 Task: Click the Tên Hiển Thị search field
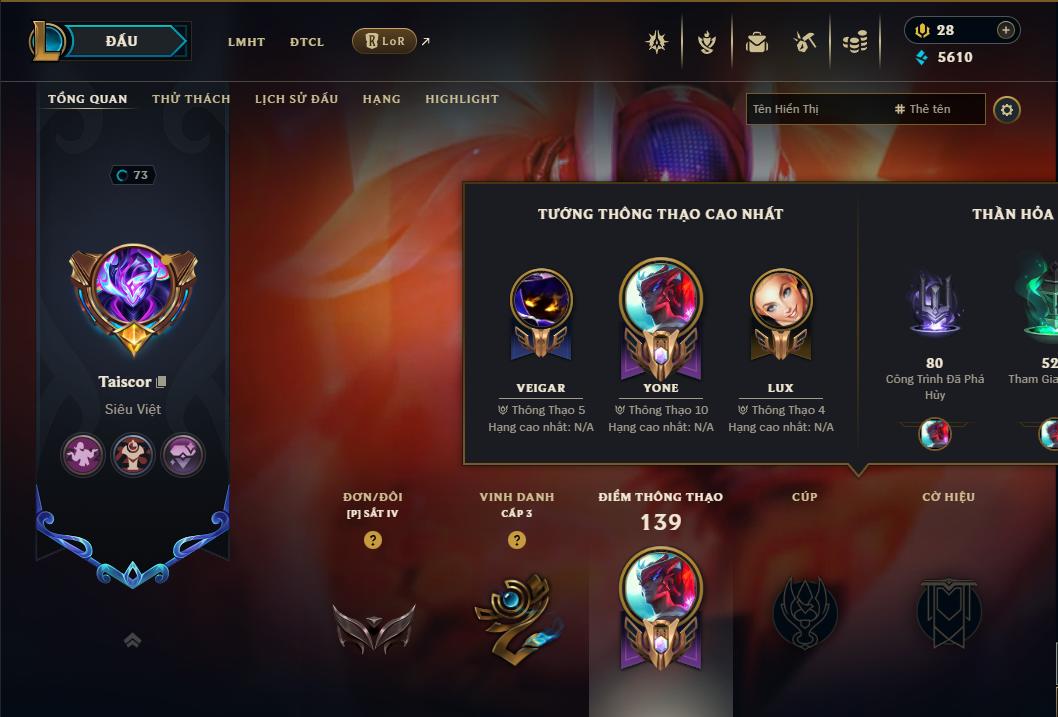point(817,109)
